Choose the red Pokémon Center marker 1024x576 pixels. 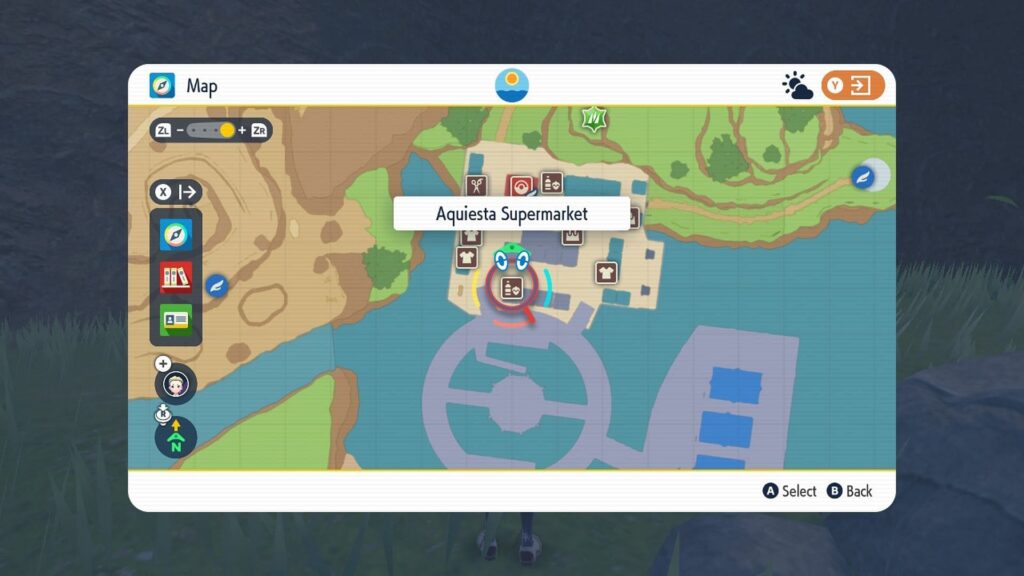(x=519, y=186)
